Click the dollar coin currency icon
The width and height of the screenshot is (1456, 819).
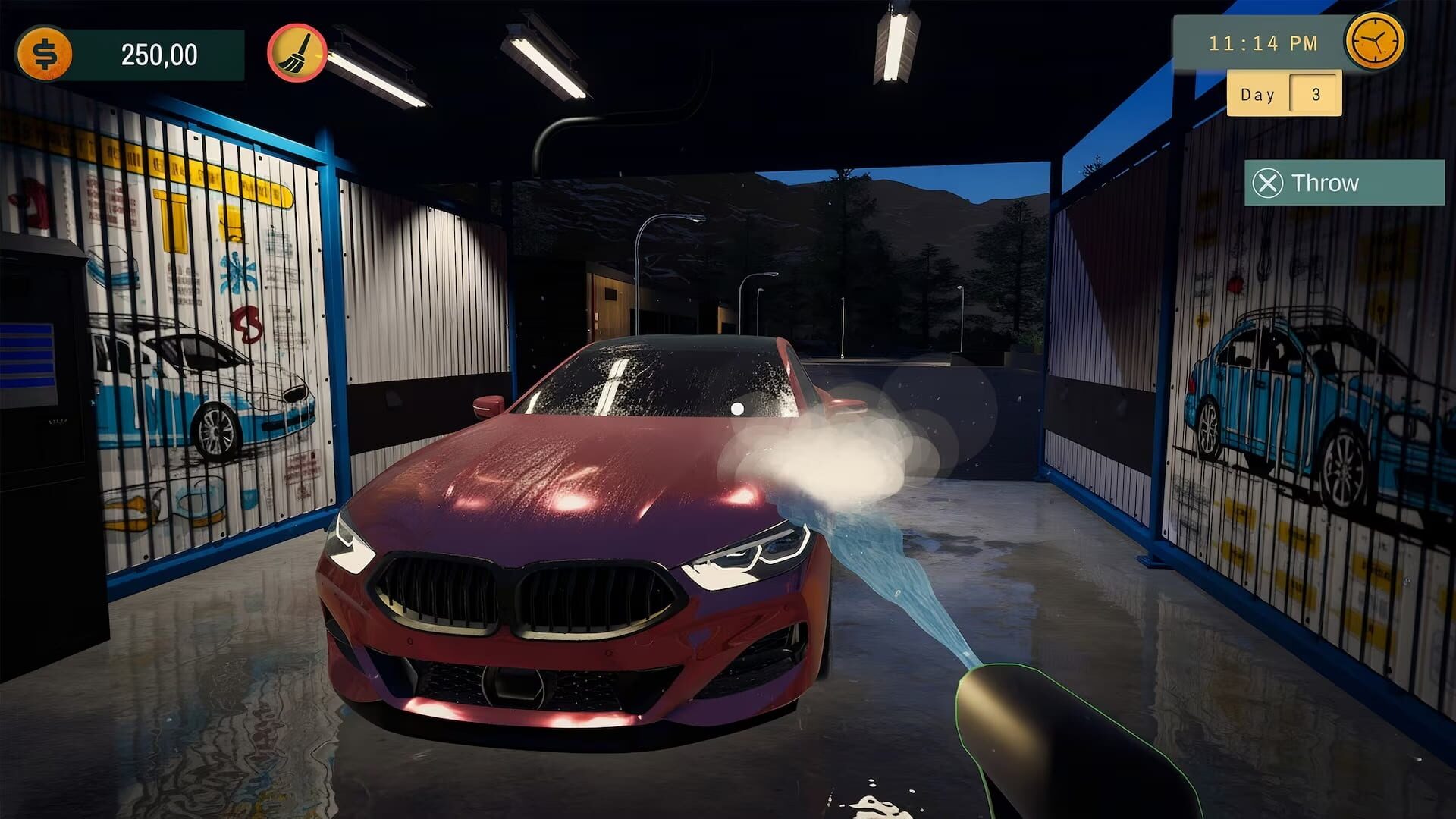pos(45,52)
